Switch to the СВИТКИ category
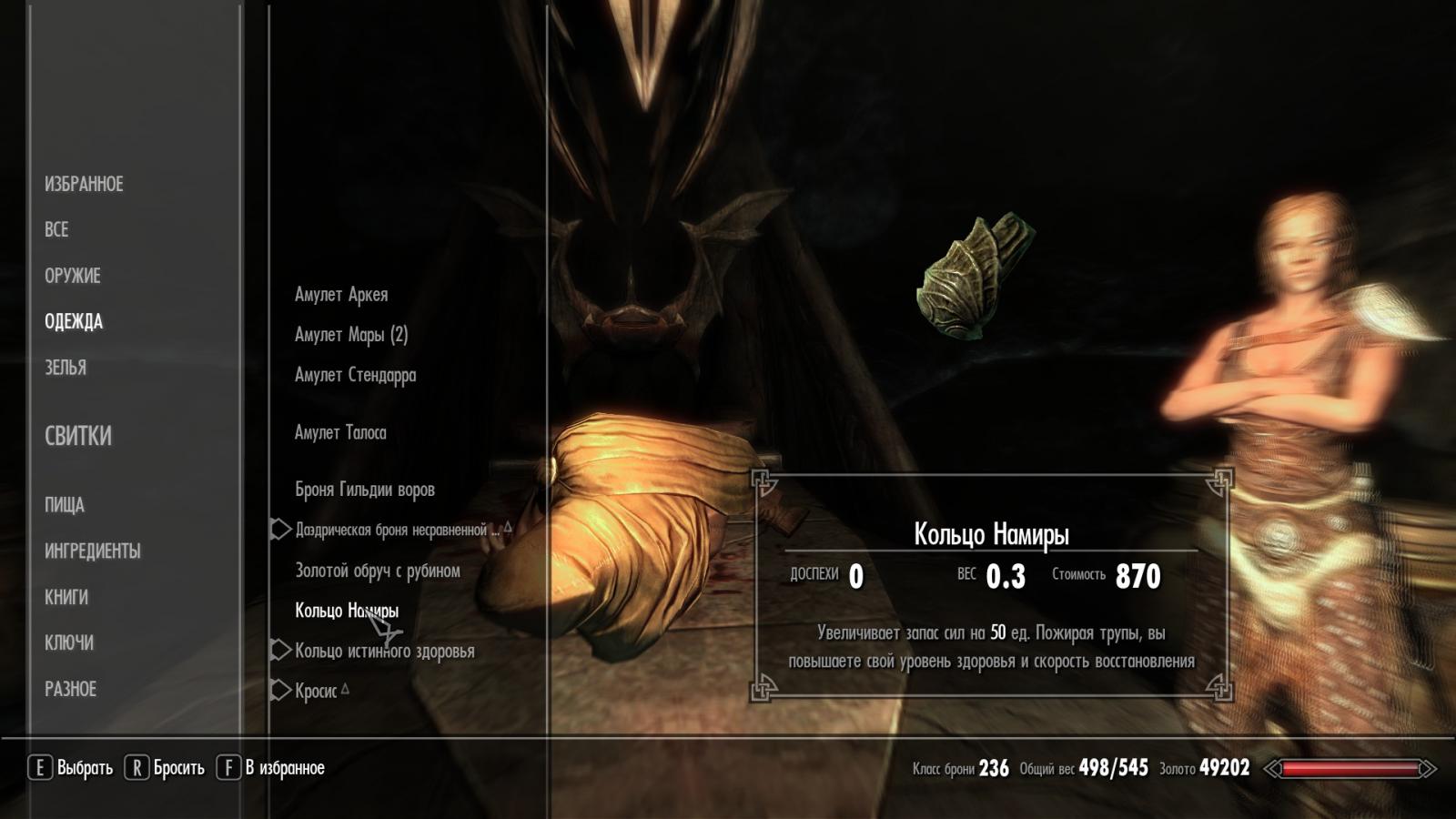1456x819 pixels. (78, 437)
